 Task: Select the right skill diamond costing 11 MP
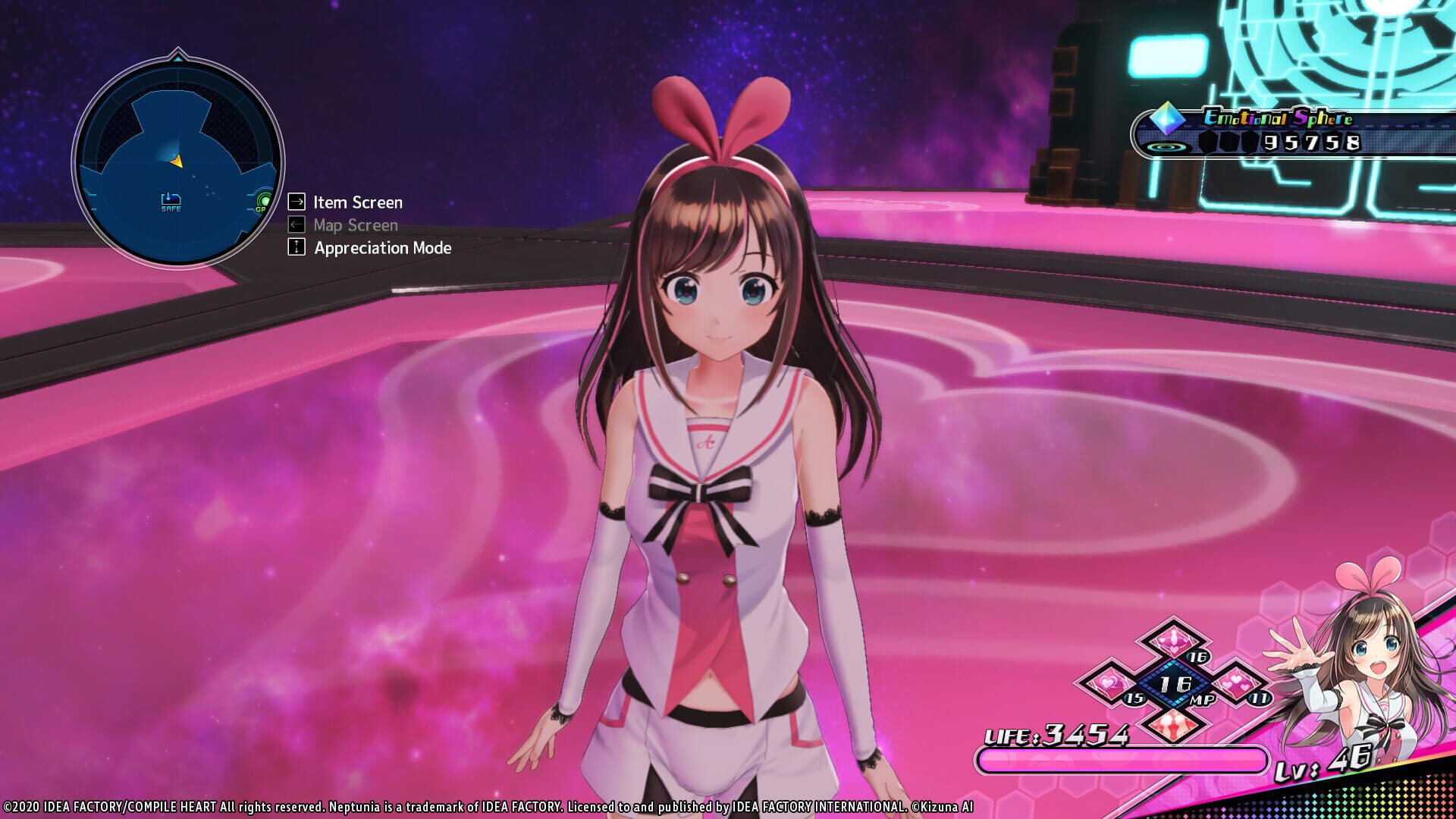(1235, 684)
